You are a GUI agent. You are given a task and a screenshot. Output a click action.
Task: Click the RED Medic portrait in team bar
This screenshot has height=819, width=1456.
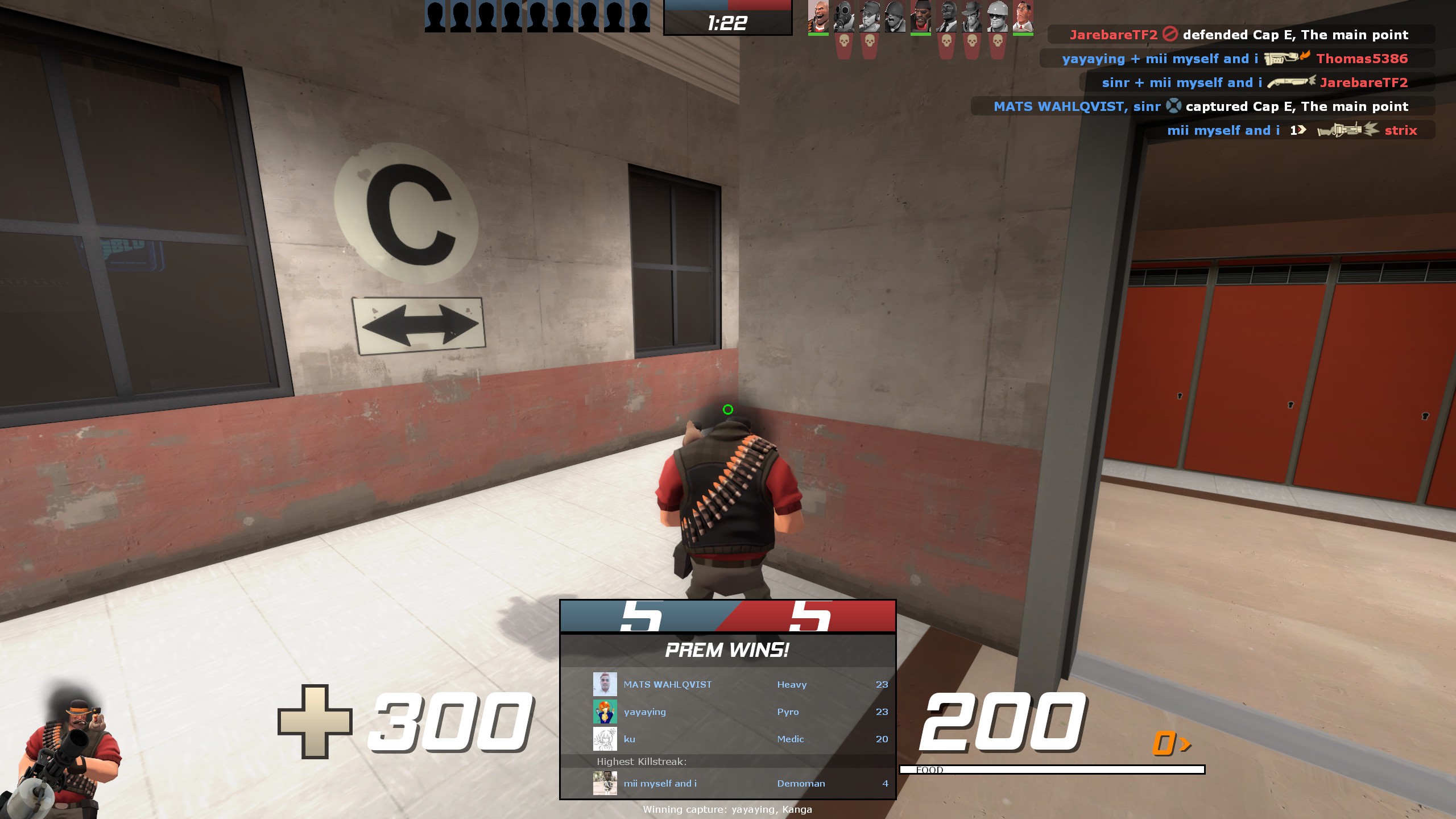(1023, 16)
